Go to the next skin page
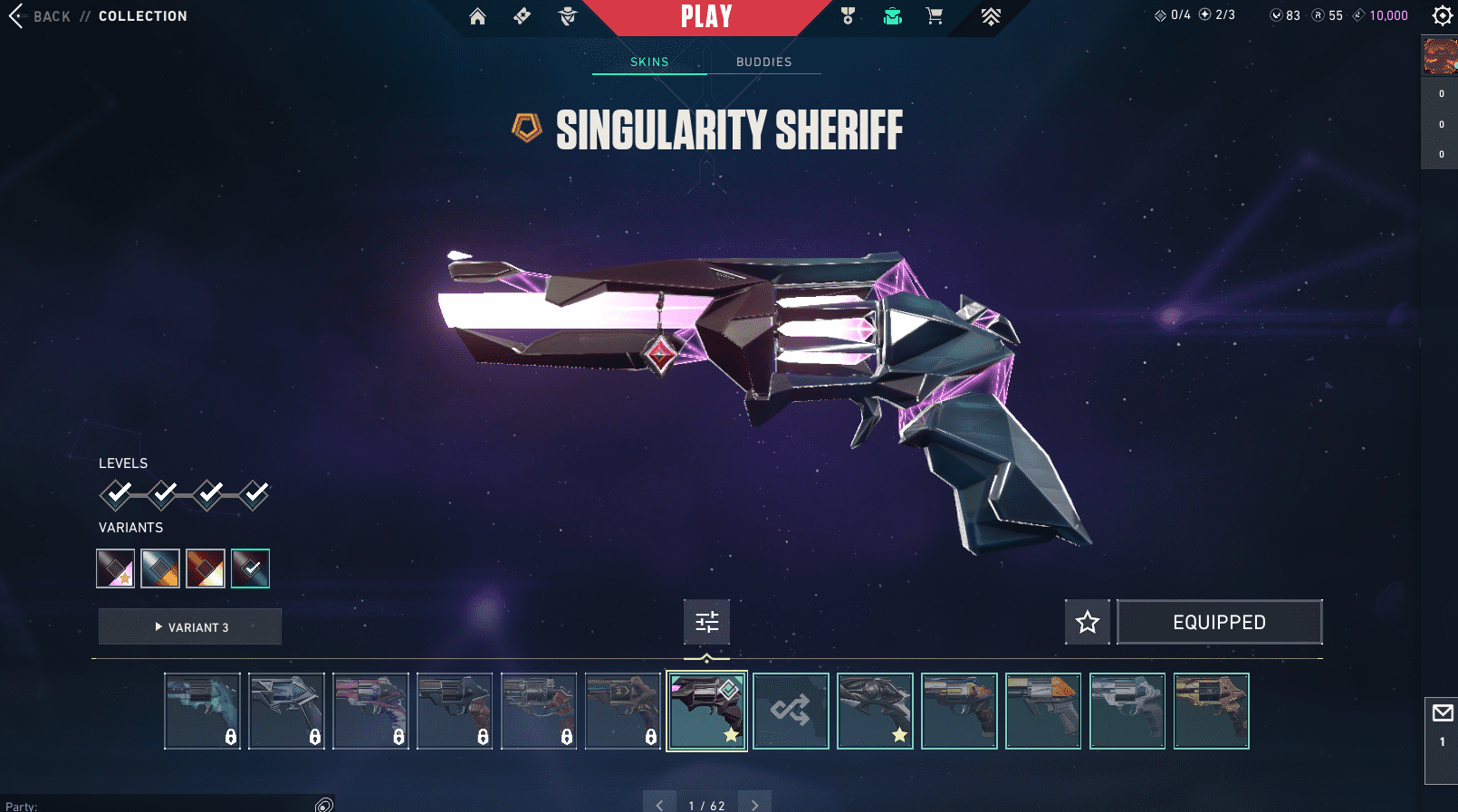Image resolution: width=1458 pixels, height=812 pixels. click(x=754, y=804)
